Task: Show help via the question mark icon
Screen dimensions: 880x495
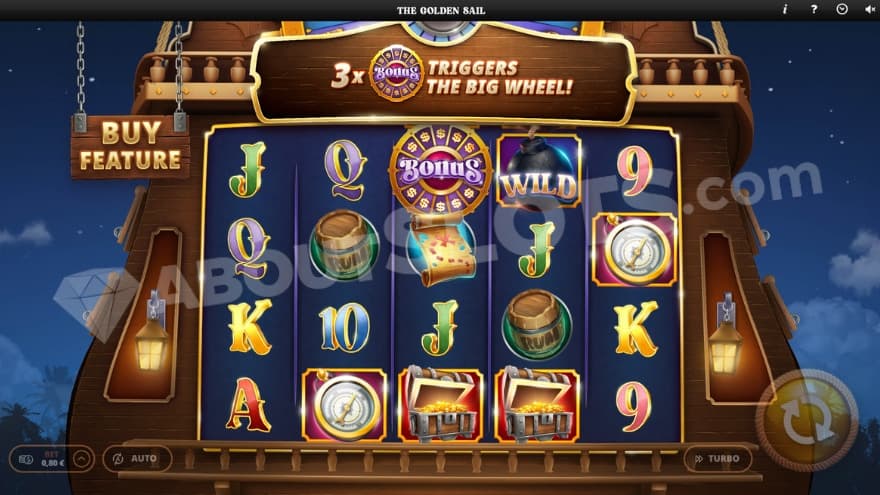Action: pos(813,9)
